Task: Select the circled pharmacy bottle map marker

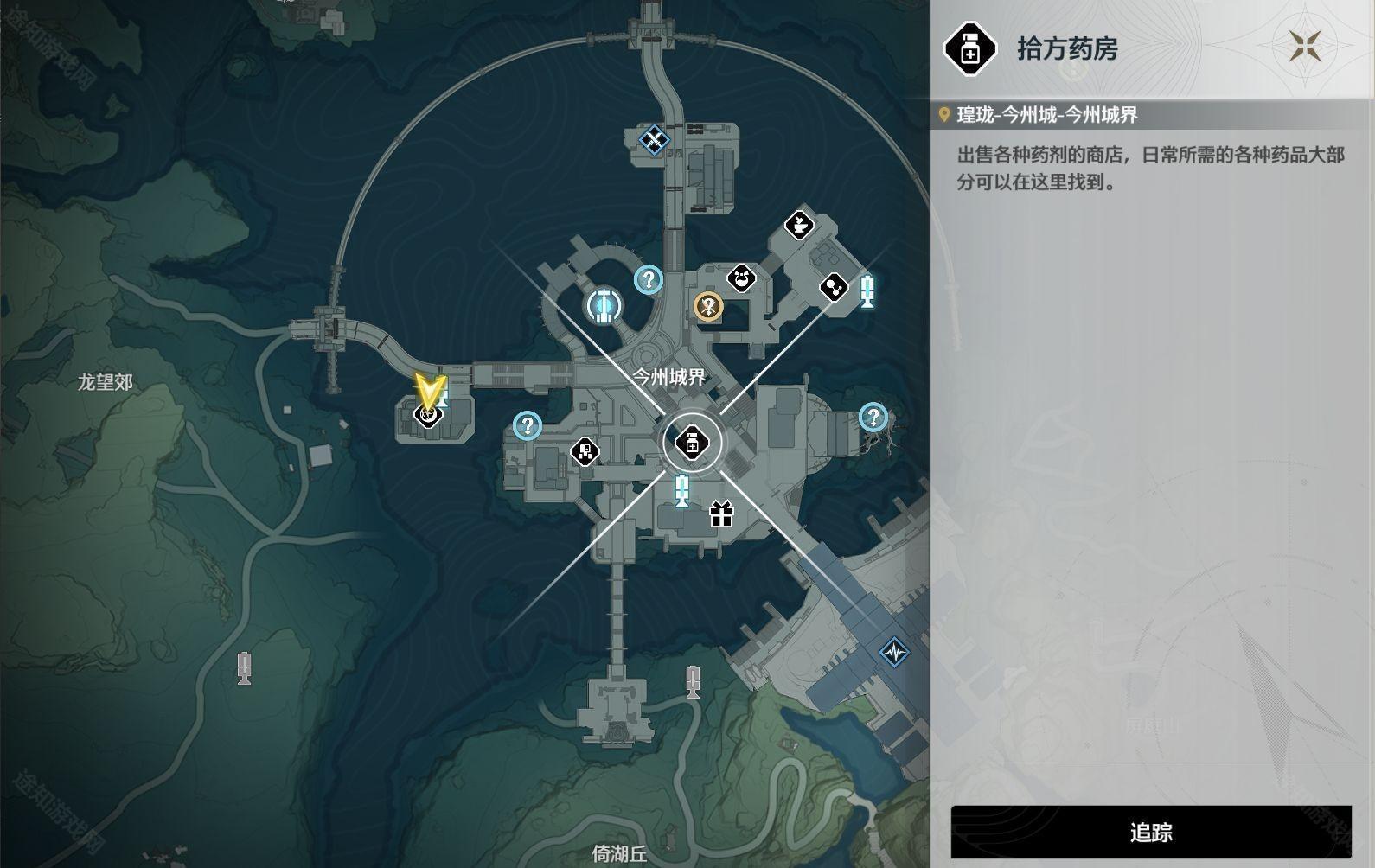Action: (x=692, y=444)
